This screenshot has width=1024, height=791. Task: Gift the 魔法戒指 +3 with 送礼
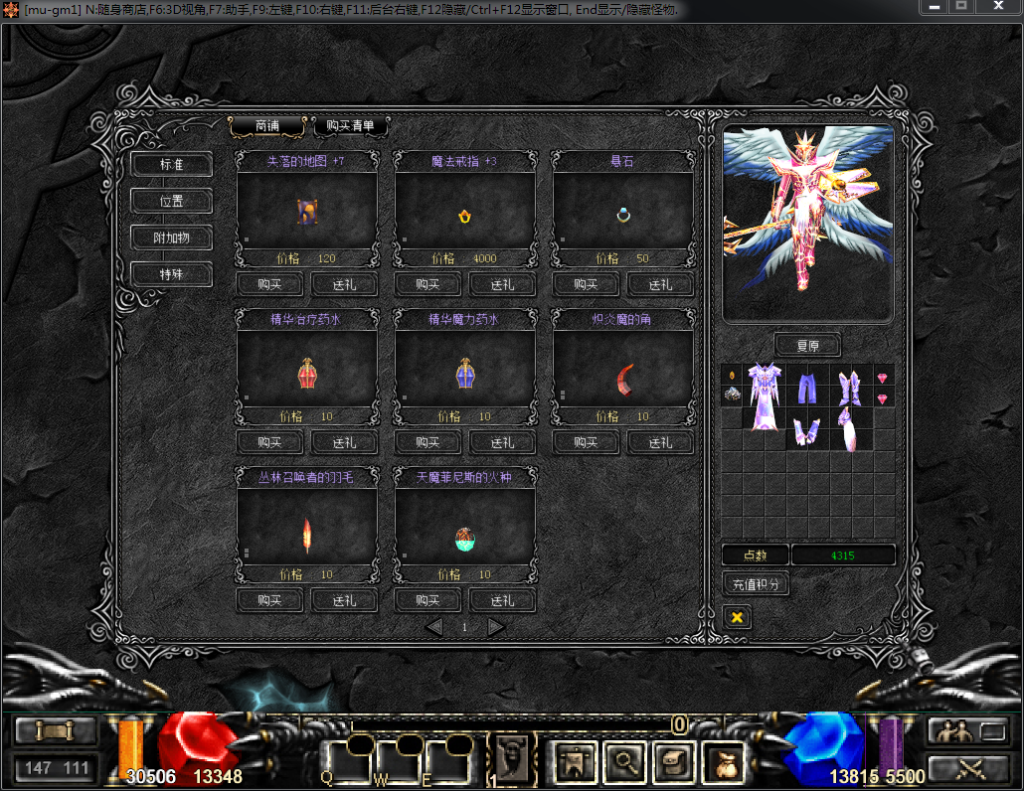(x=502, y=284)
